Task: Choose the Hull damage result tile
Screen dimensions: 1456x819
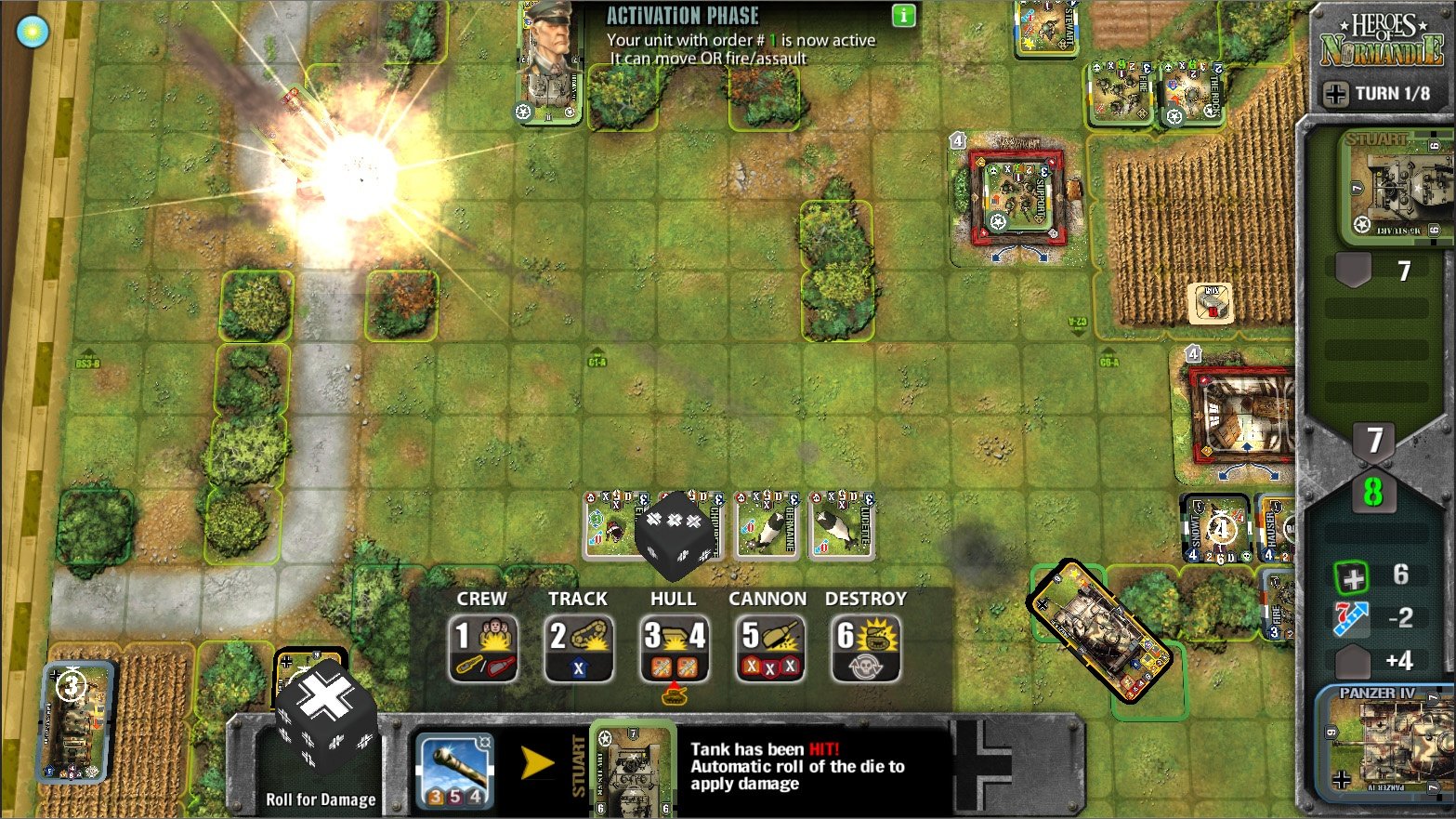Action: 675,647
